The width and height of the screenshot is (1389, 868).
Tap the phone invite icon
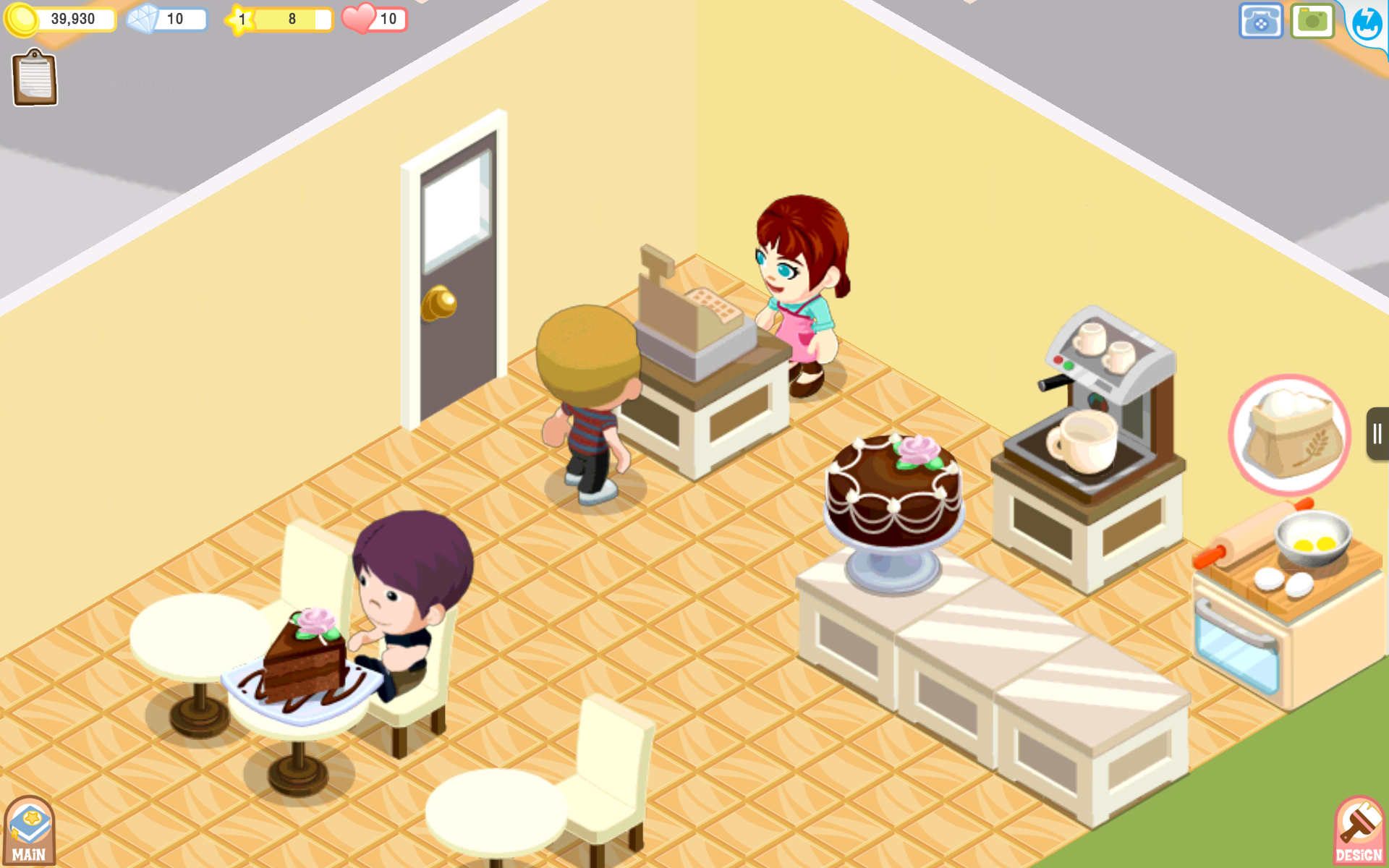[1260, 21]
